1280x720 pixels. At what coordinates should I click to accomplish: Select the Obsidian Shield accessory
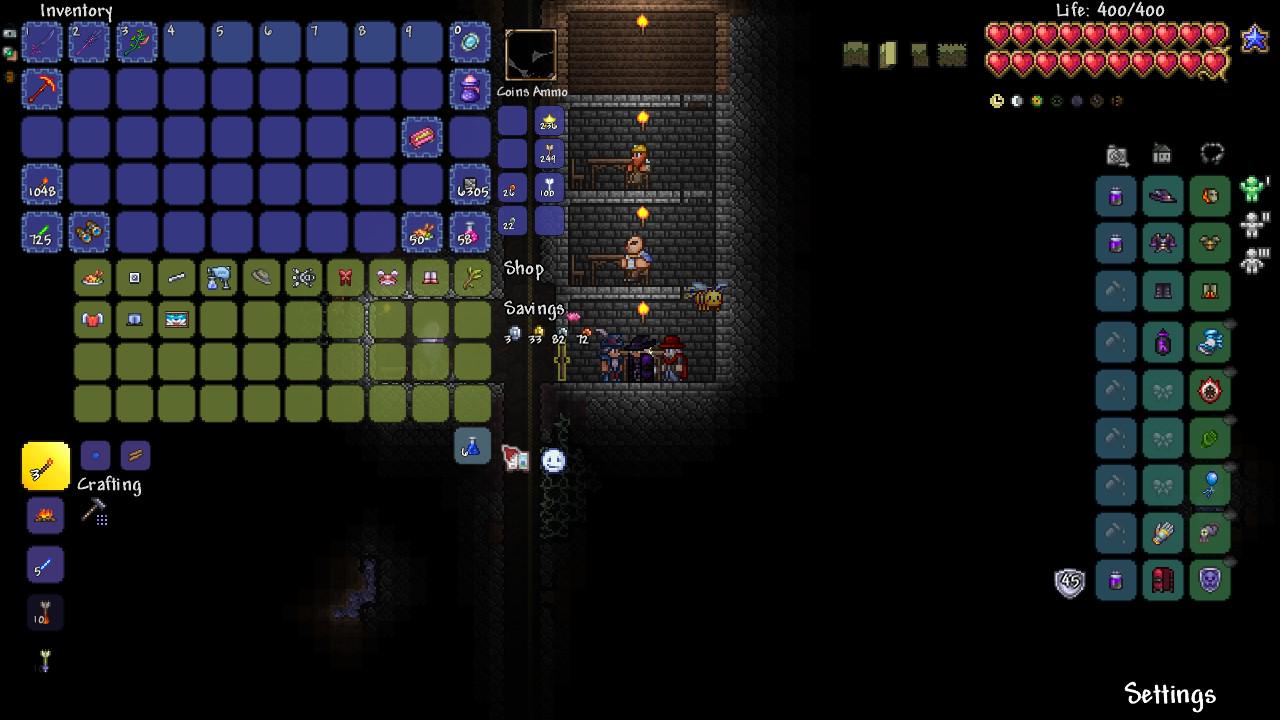[x=1209, y=583]
